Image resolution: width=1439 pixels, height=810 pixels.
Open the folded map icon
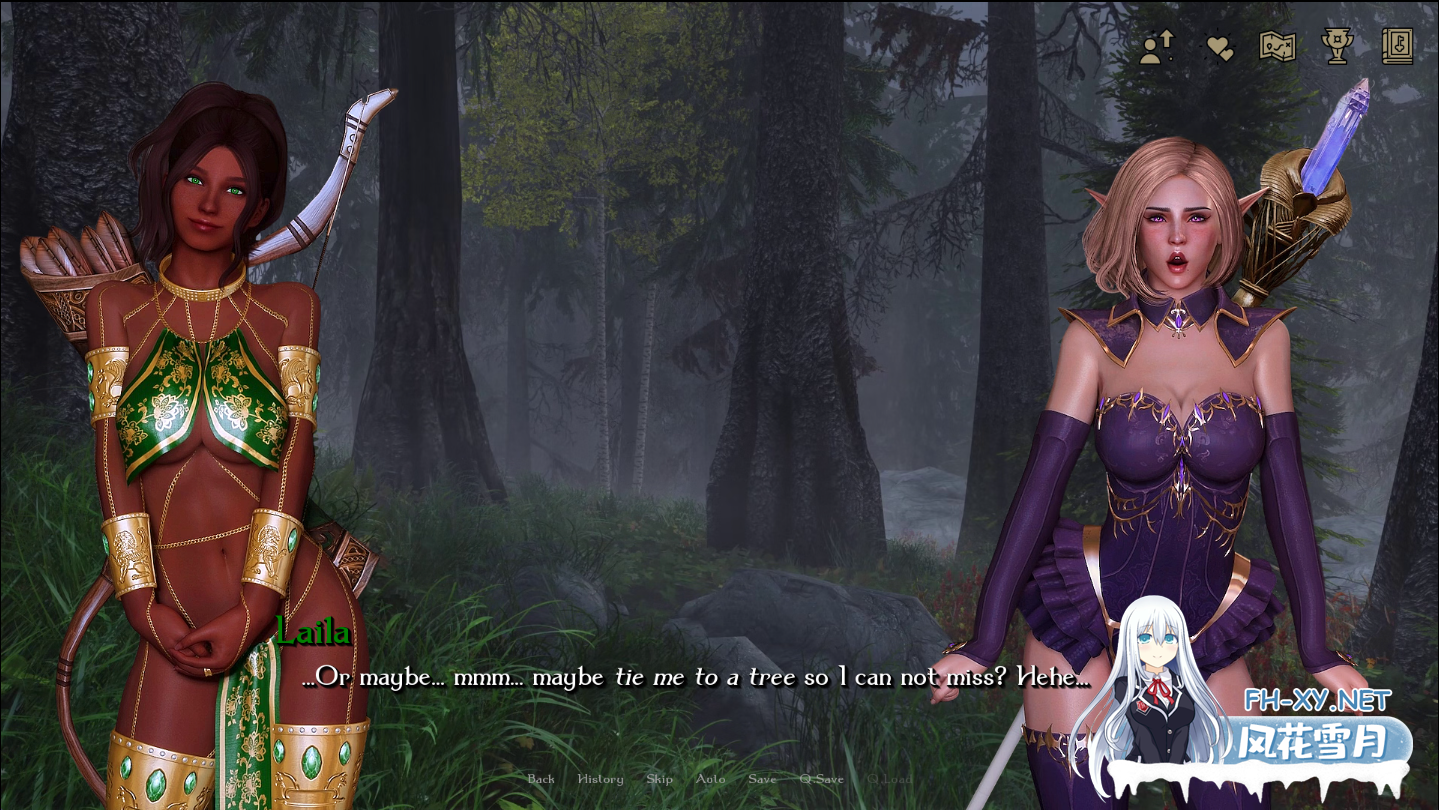click(x=1277, y=47)
